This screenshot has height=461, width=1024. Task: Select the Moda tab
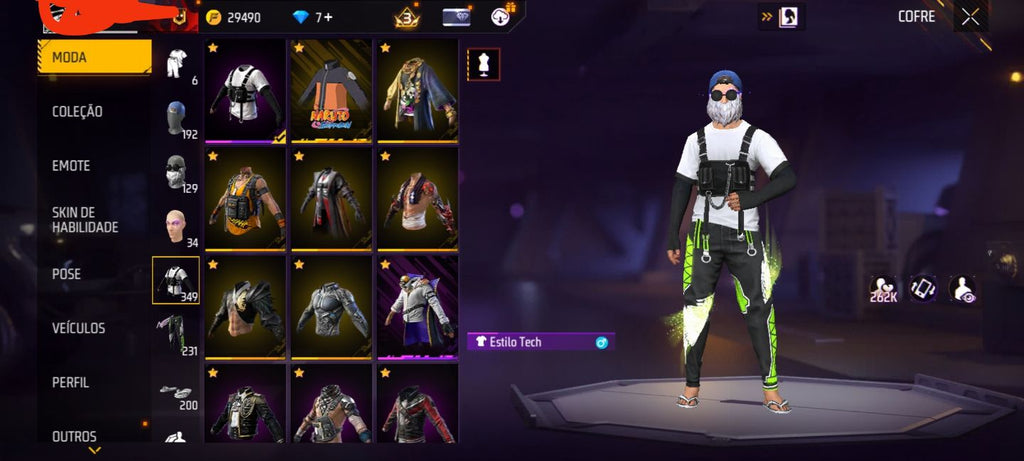click(x=94, y=57)
